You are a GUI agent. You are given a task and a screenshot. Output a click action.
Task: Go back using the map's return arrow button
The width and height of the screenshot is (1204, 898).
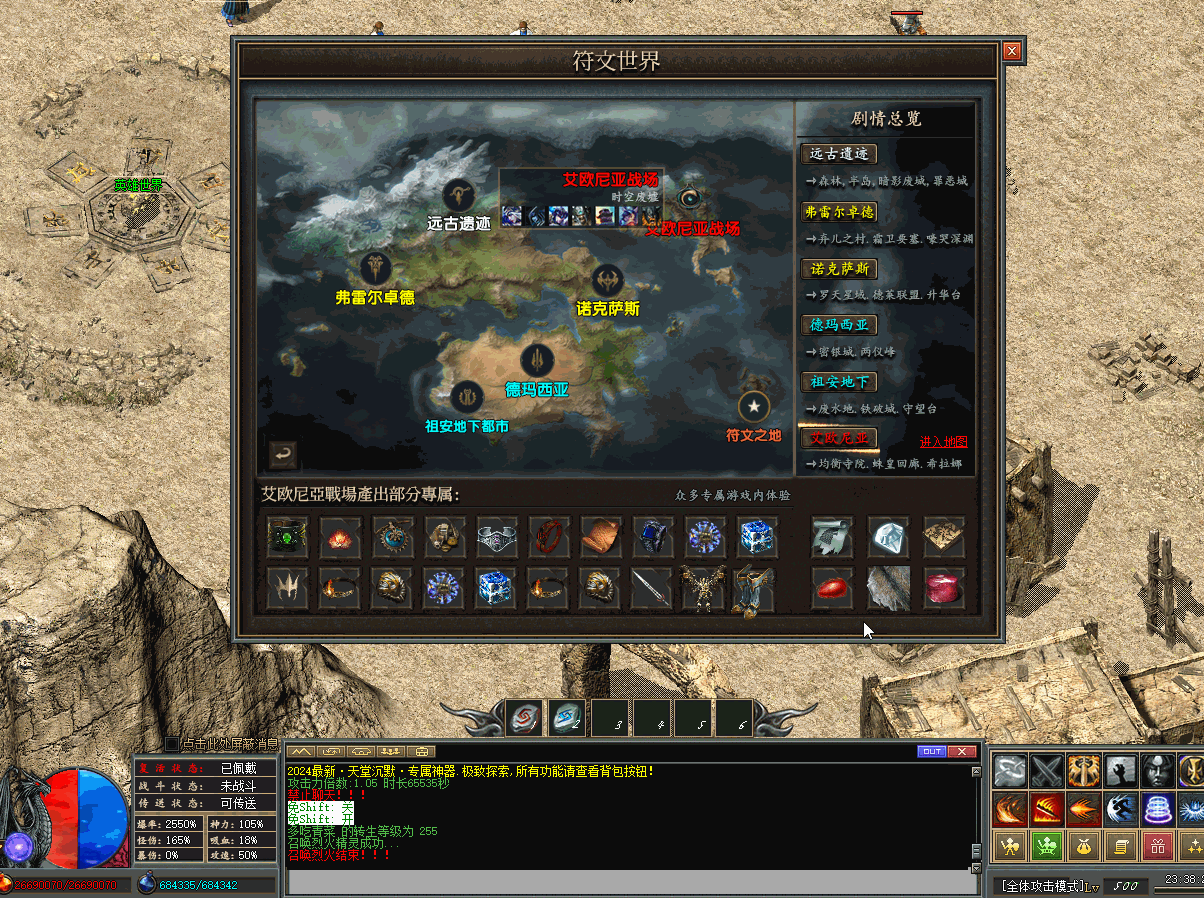[283, 455]
